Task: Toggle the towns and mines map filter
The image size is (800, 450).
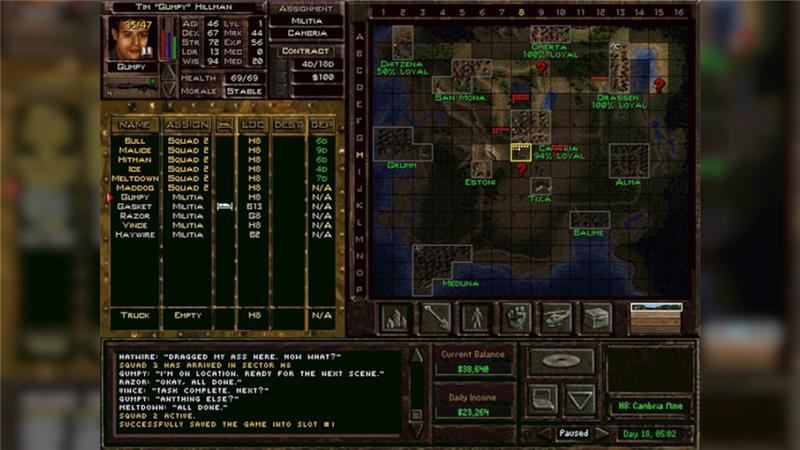Action: point(395,318)
